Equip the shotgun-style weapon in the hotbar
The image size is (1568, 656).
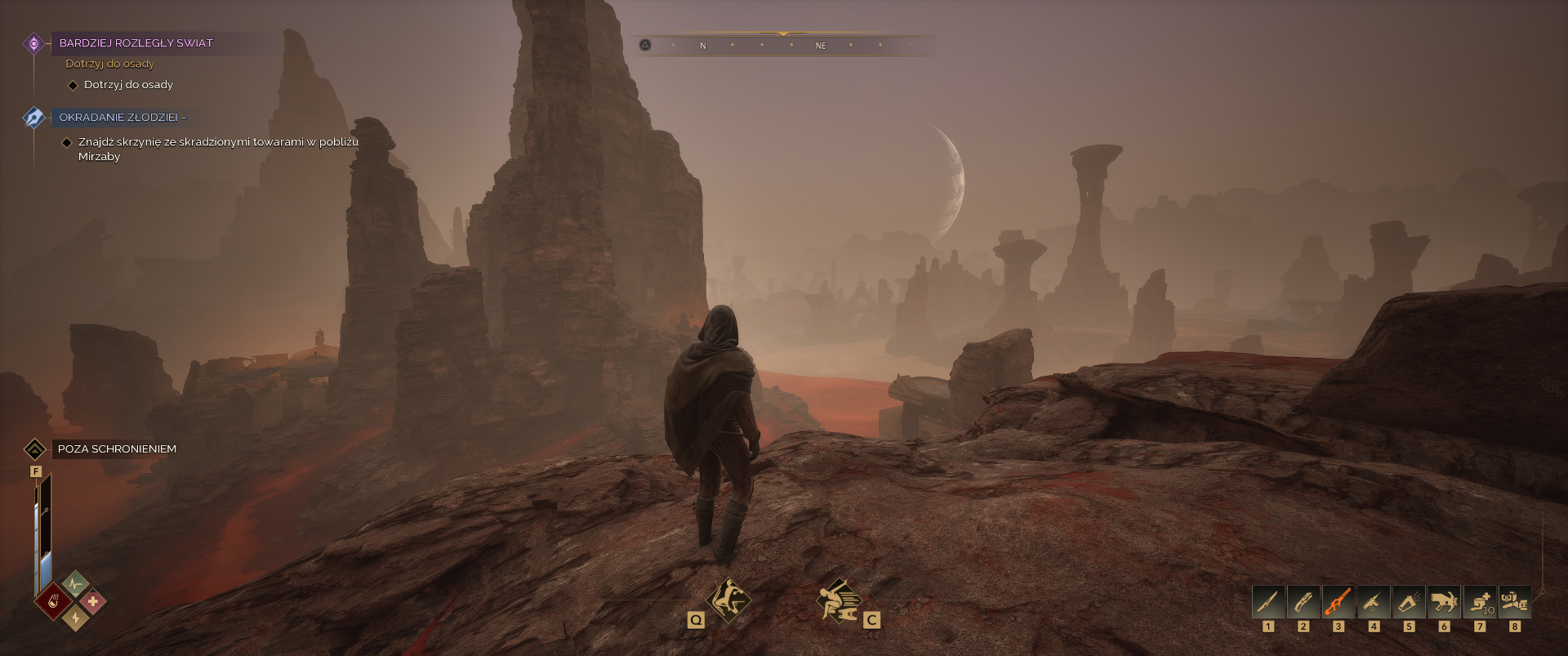(x=1303, y=602)
